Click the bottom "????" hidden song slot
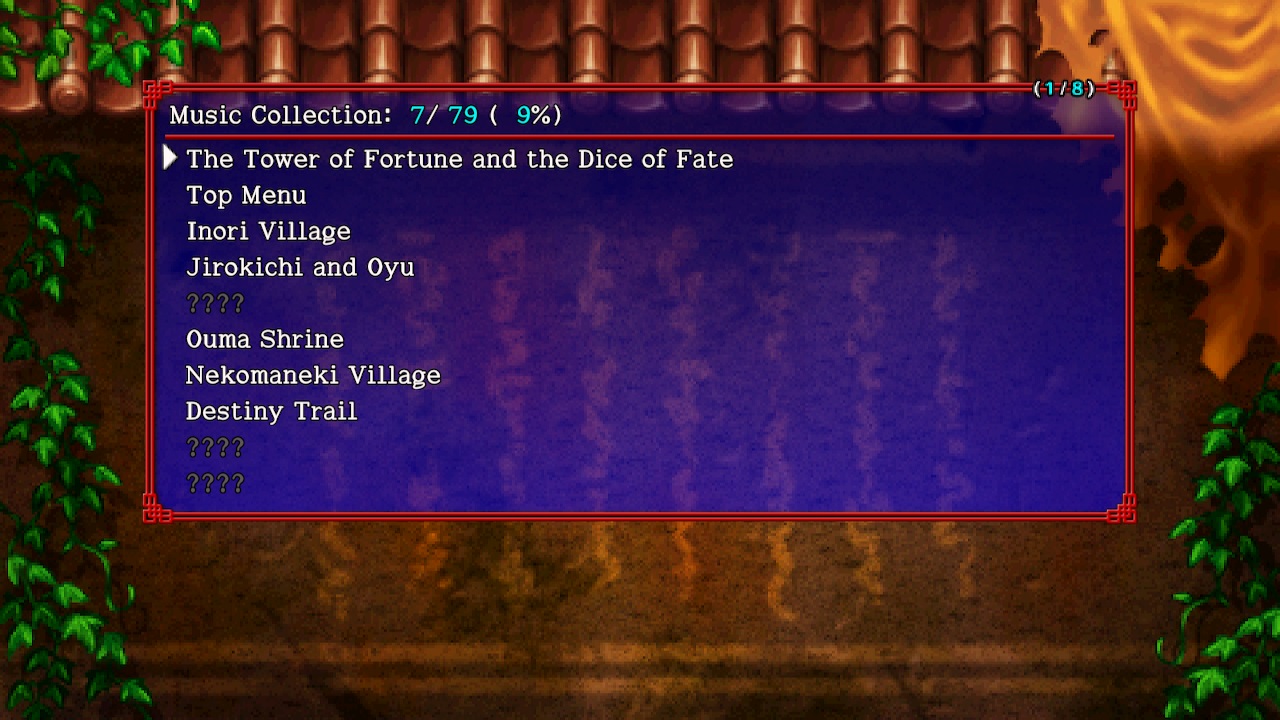The width and height of the screenshot is (1280, 720). [215, 483]
